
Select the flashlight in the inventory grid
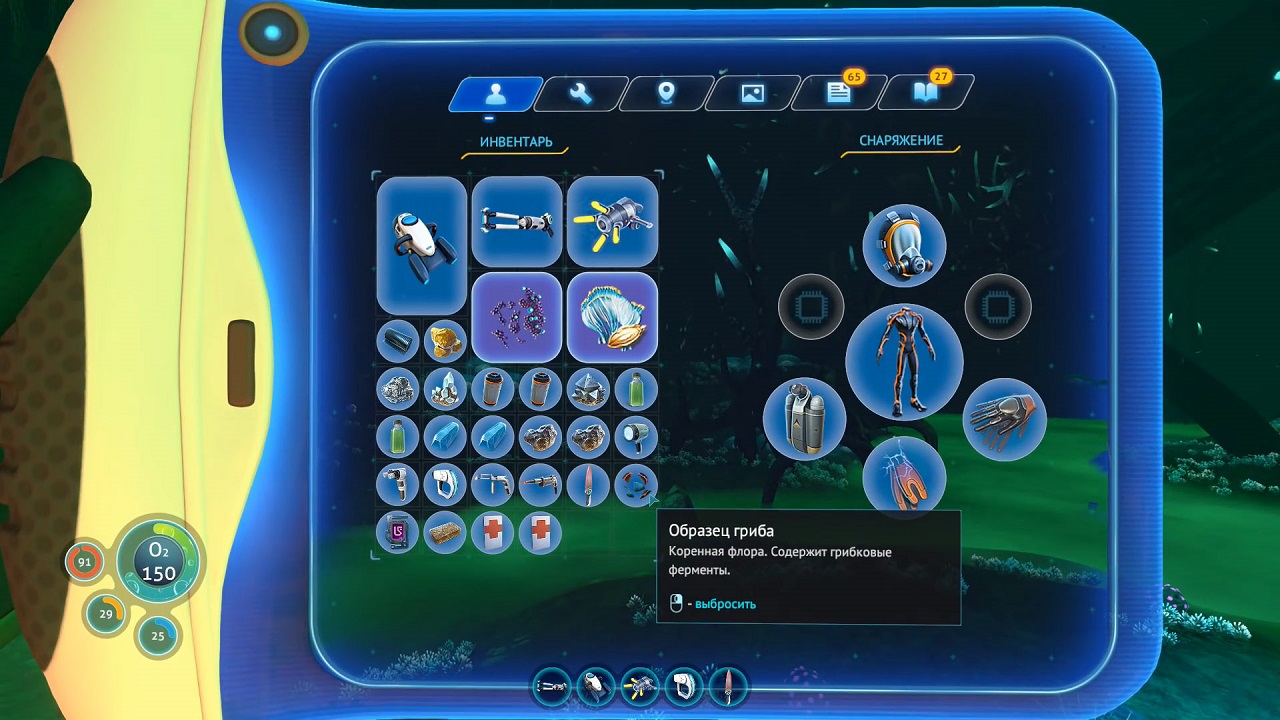[636, 437]
